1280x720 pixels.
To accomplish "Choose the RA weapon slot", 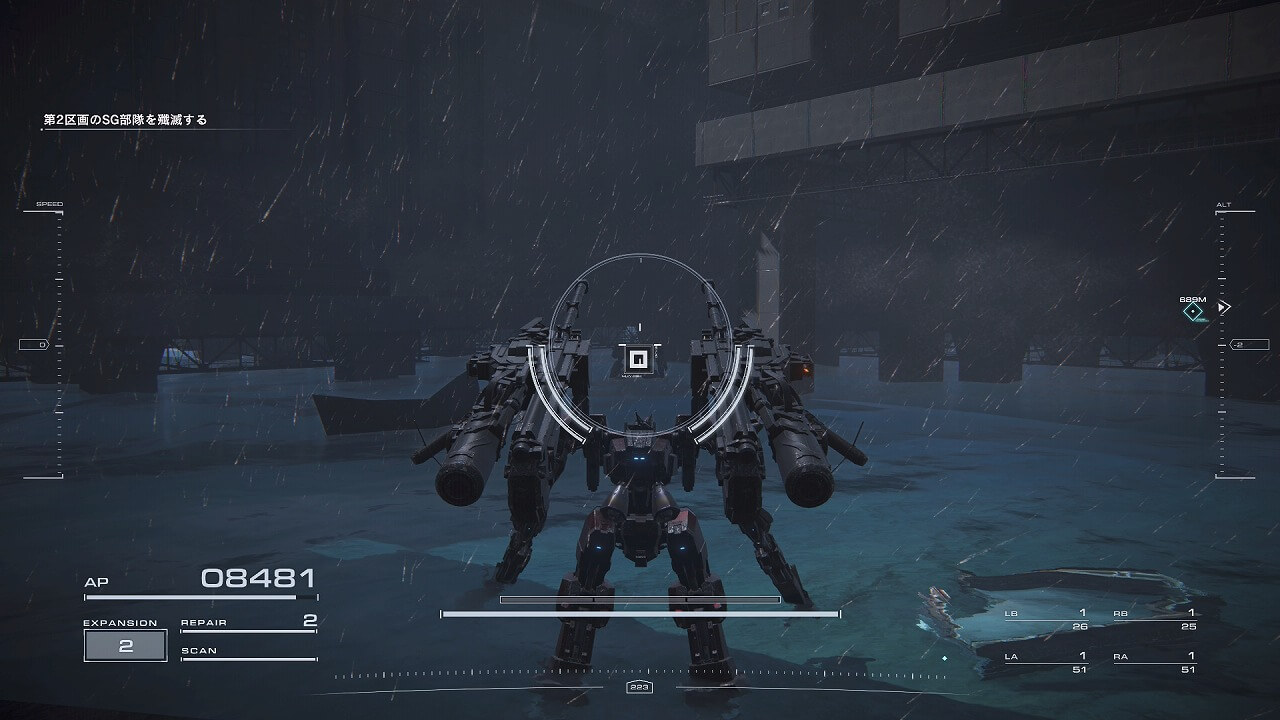I will [x=1155, y=662].
